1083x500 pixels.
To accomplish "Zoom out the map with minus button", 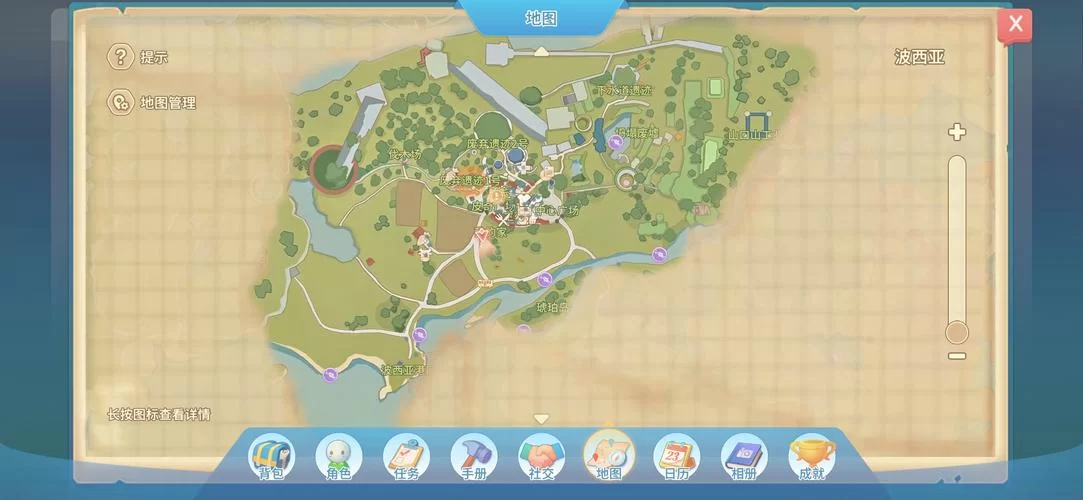I will click(957, 356).
